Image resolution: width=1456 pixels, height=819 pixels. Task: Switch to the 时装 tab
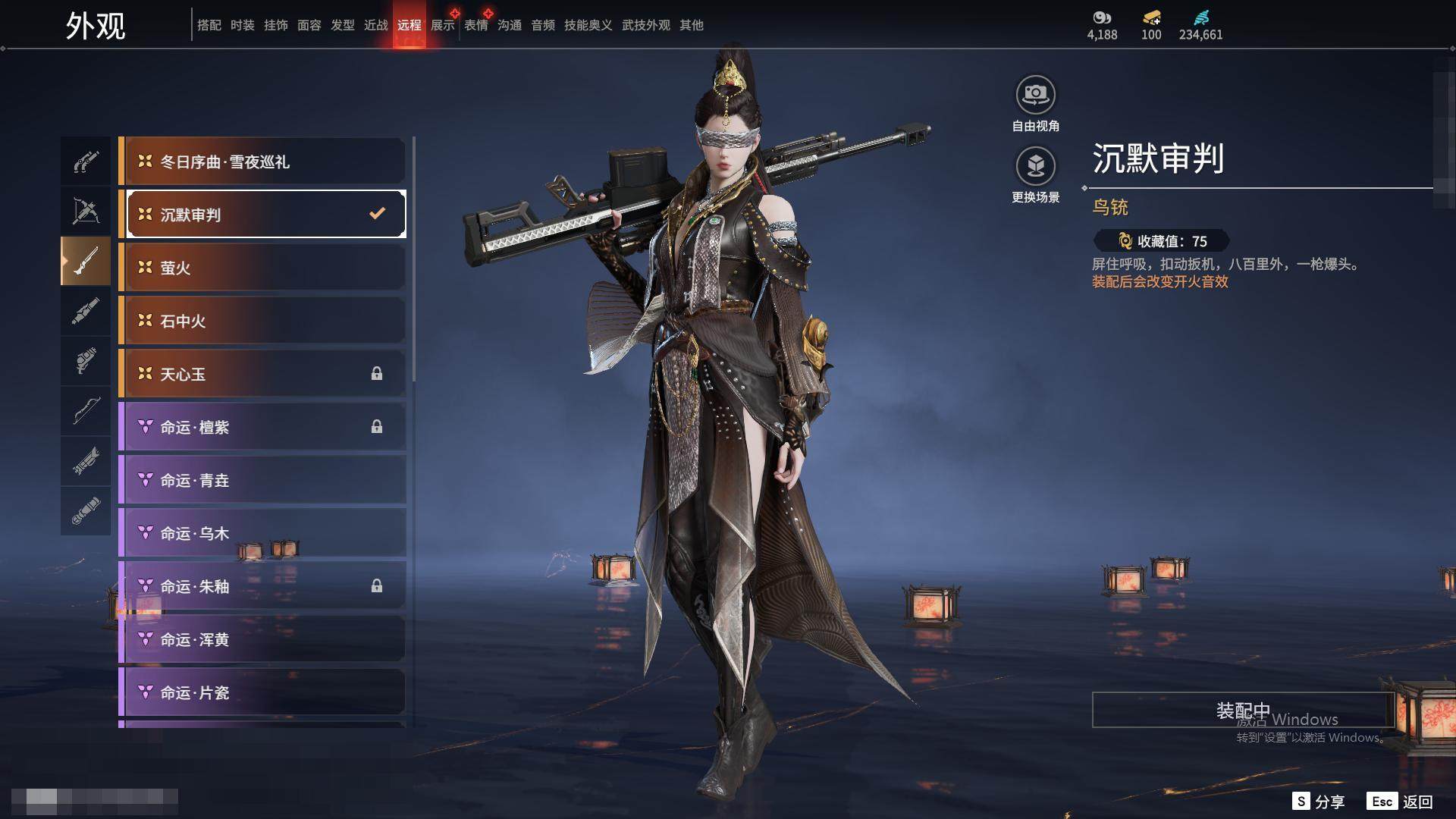point(243,25)
